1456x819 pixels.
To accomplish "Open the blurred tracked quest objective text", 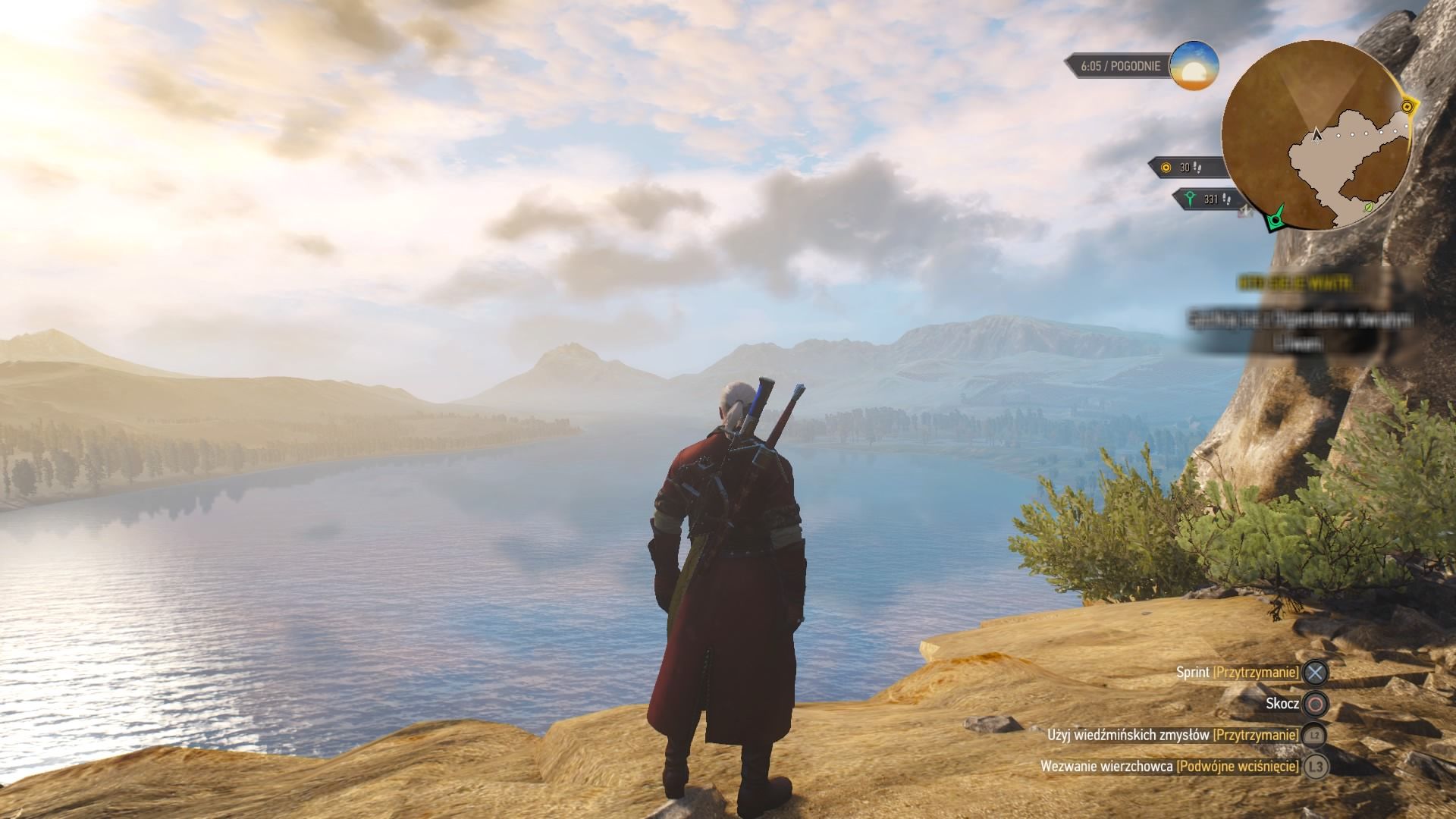I will 1300,330.
